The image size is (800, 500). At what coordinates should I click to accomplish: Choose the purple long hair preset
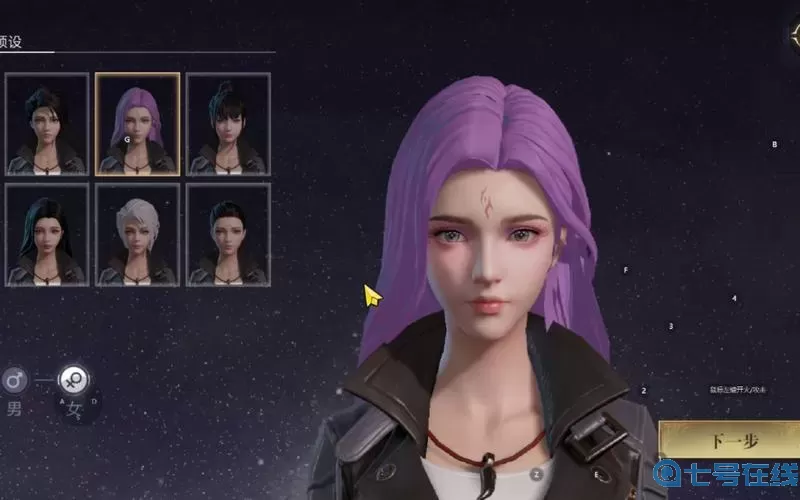click(x=138, y=124)
